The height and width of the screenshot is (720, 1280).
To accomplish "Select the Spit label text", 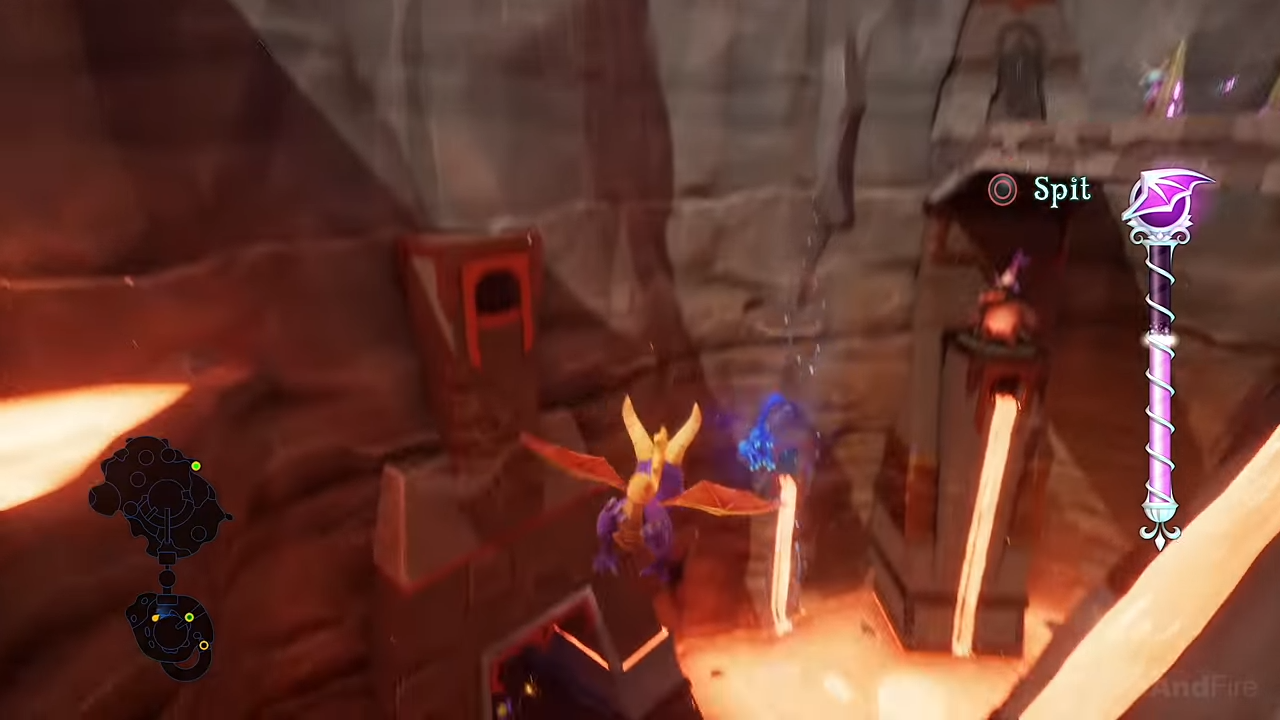I will pos(1062,190).
